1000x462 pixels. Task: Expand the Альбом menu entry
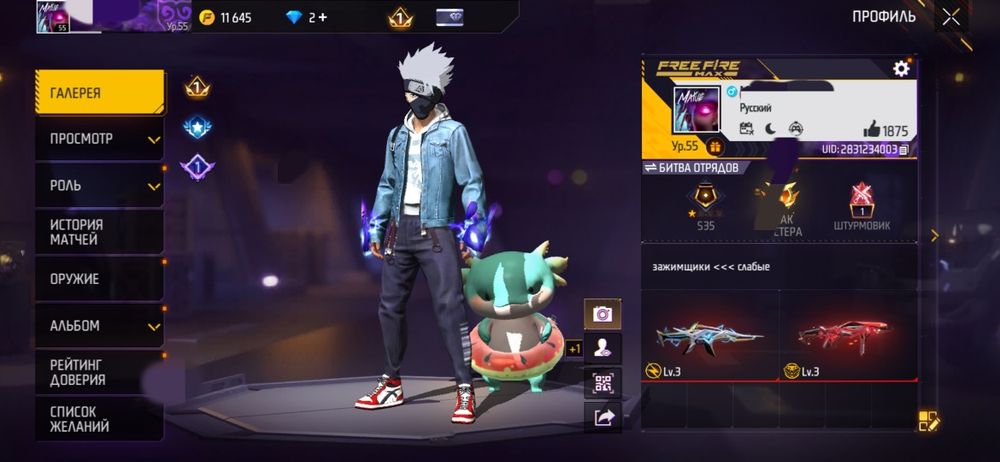coord(100,326)
